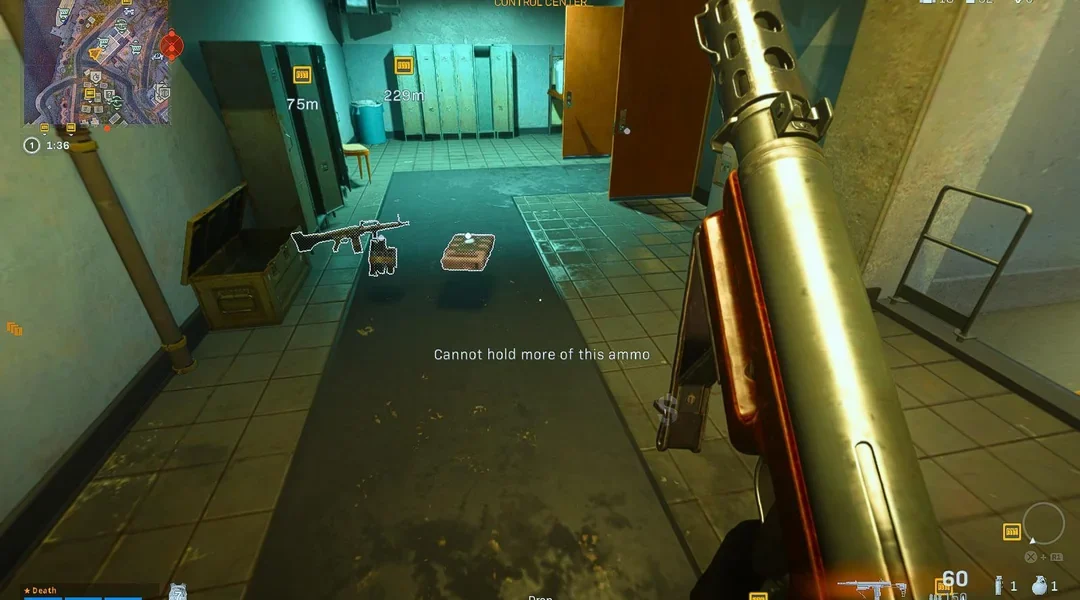Activate the circular field upgrade ring
1080x600 pixels.
[x=1043, y=523]
